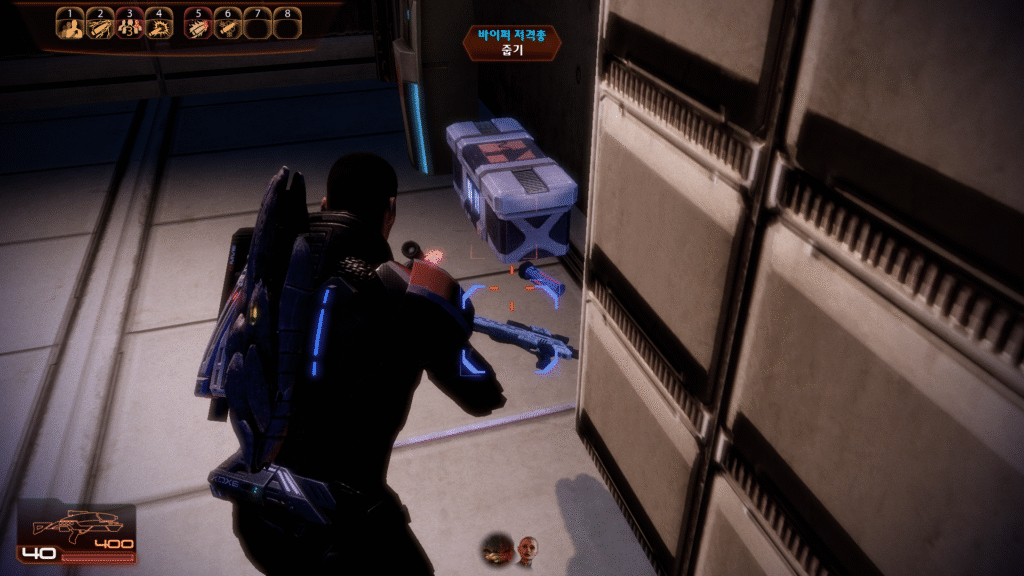Click the 바이퍼 저격총 줍기 pickup prompt
Image resolution: width=1024 pixels, height=576 pixels.
512,42
